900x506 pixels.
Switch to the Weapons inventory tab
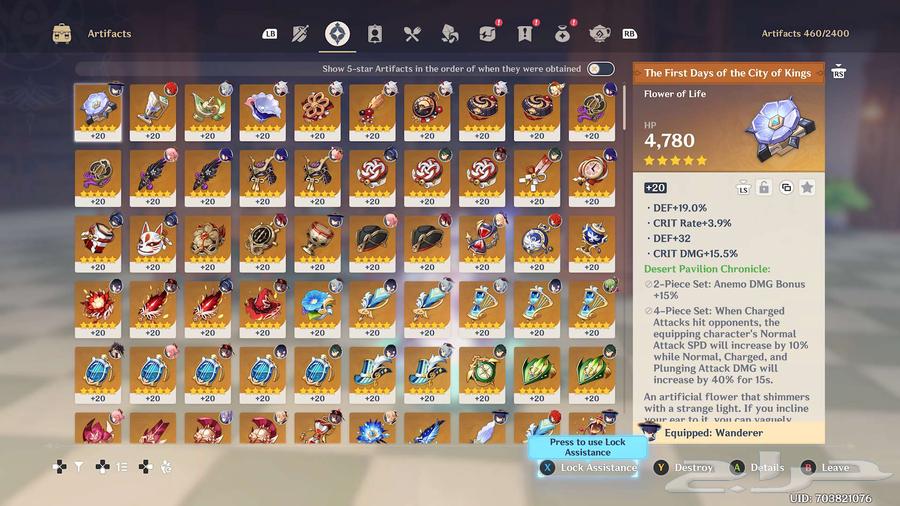(x=300, y=34)
